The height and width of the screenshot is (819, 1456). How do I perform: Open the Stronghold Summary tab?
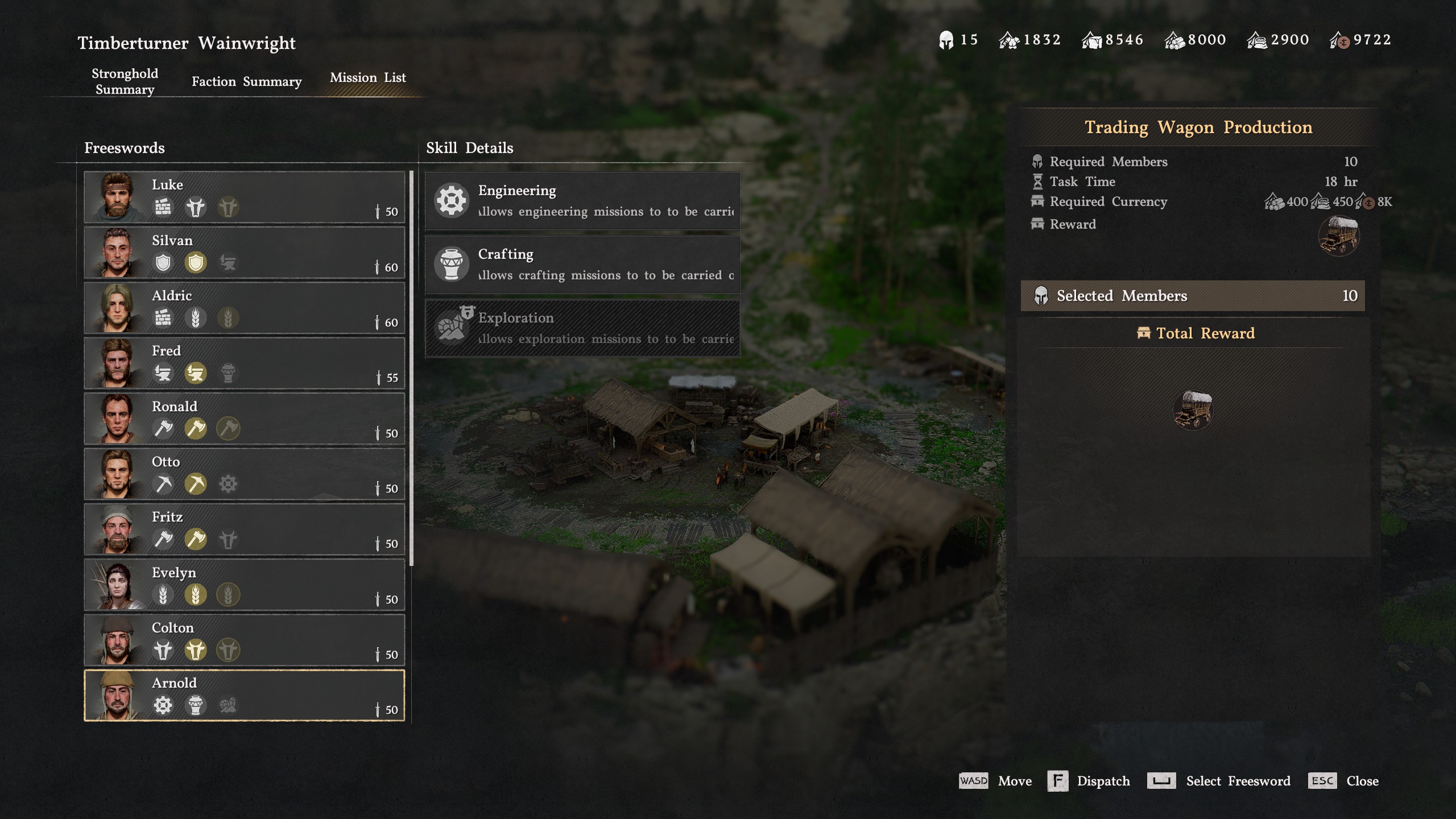(124, 81)
